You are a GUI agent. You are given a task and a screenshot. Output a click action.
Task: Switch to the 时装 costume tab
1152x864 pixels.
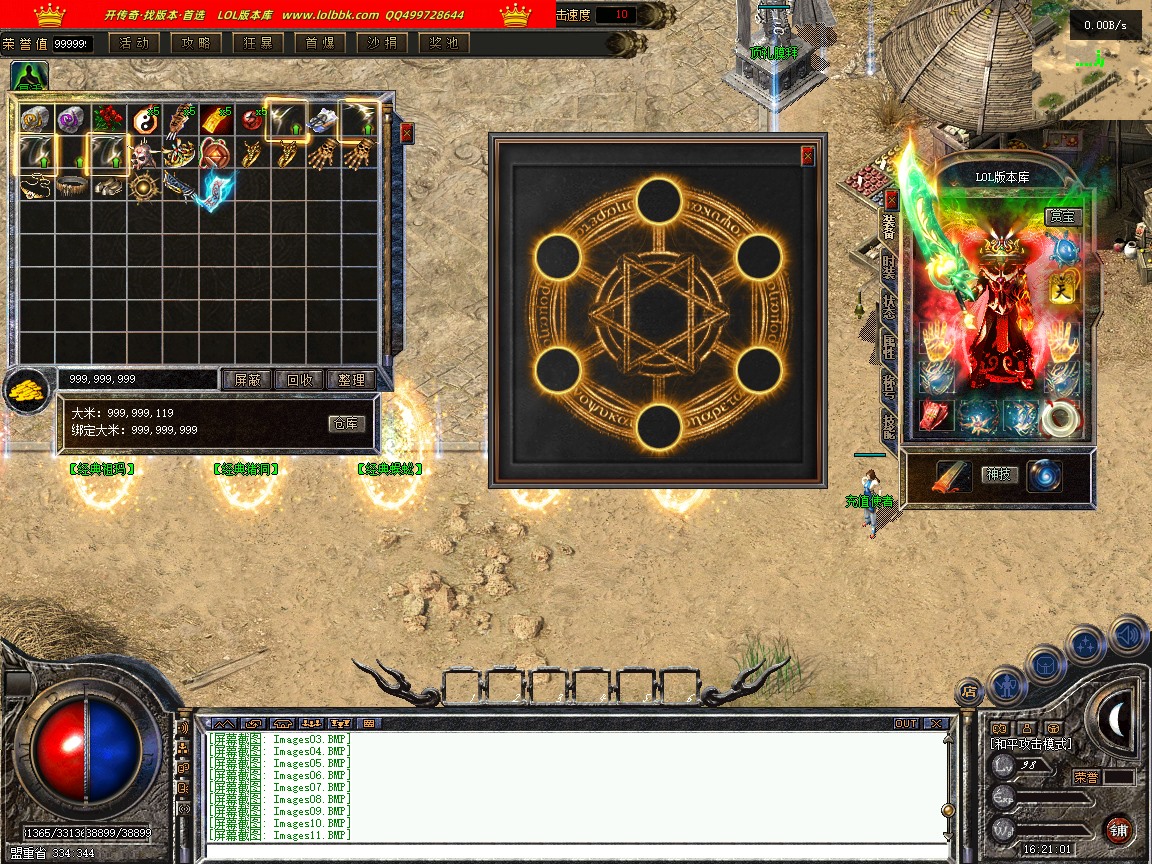click(889, 267)
